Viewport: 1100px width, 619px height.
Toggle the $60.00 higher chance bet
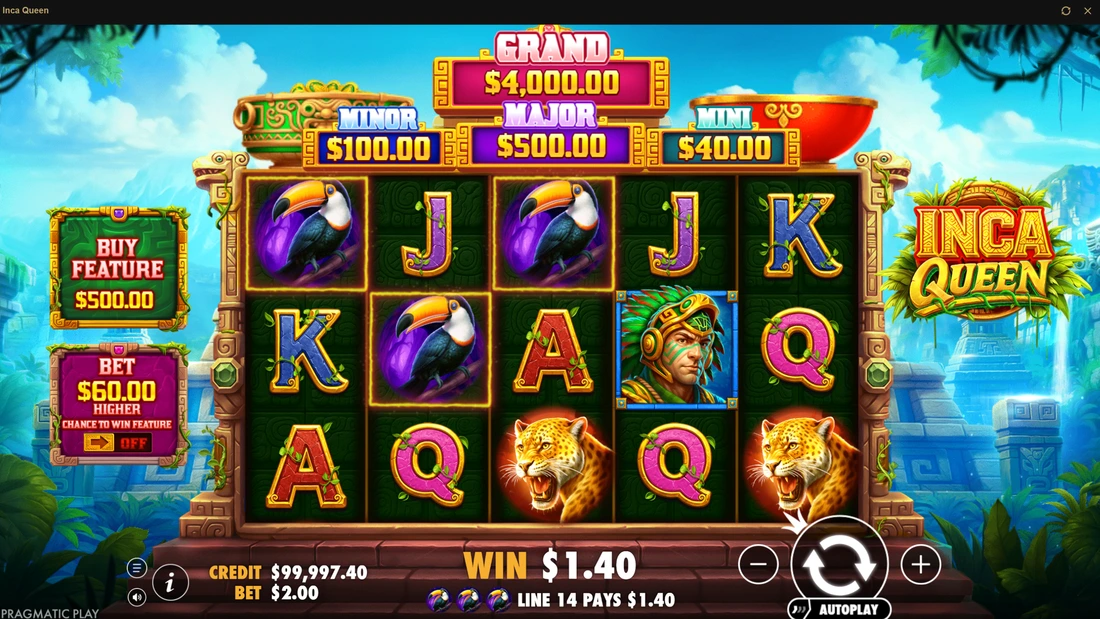pyautogui.click(x=118, y=441)
